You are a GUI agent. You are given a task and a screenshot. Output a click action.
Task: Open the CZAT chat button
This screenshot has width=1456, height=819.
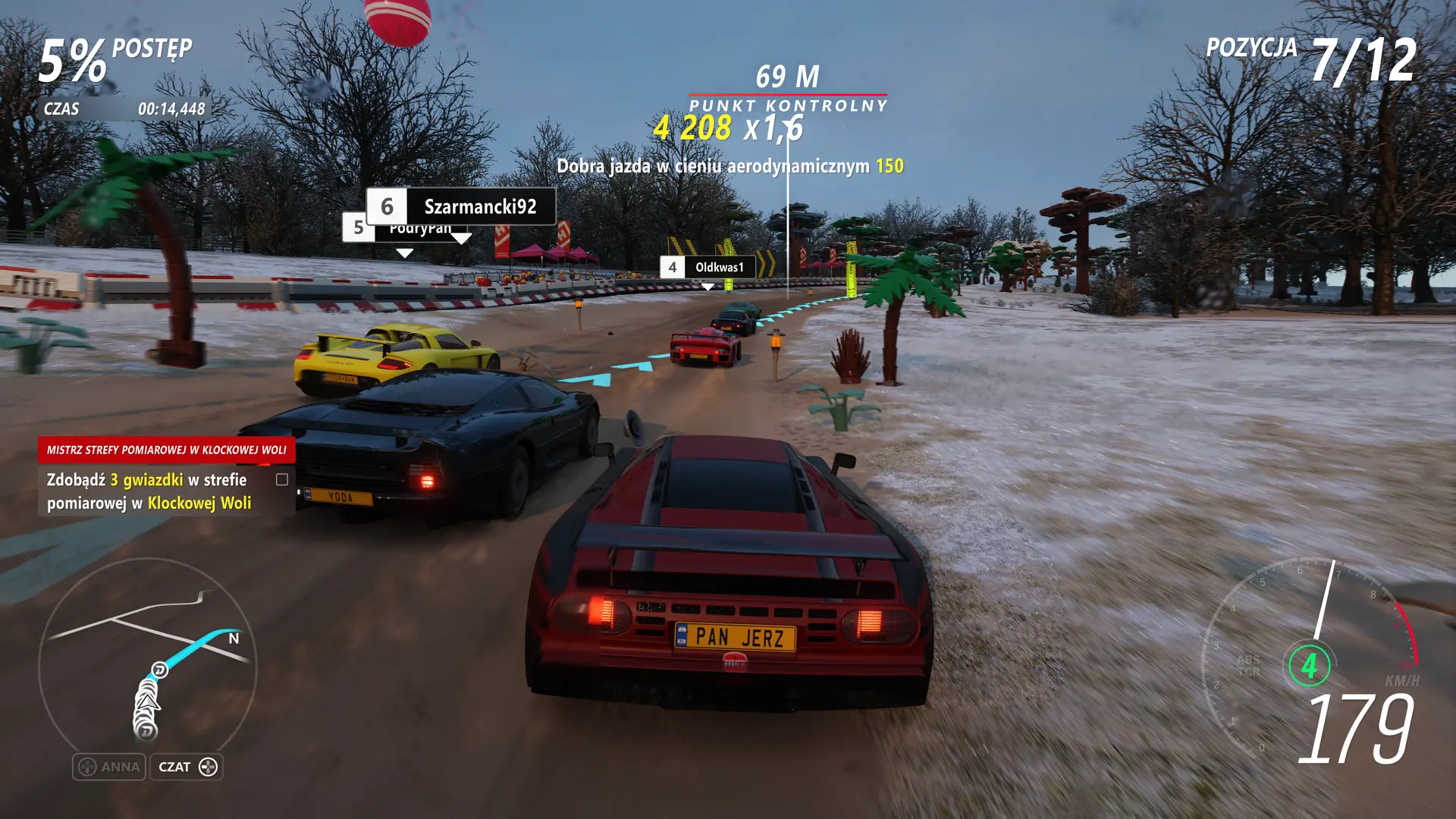click(187, 767)
